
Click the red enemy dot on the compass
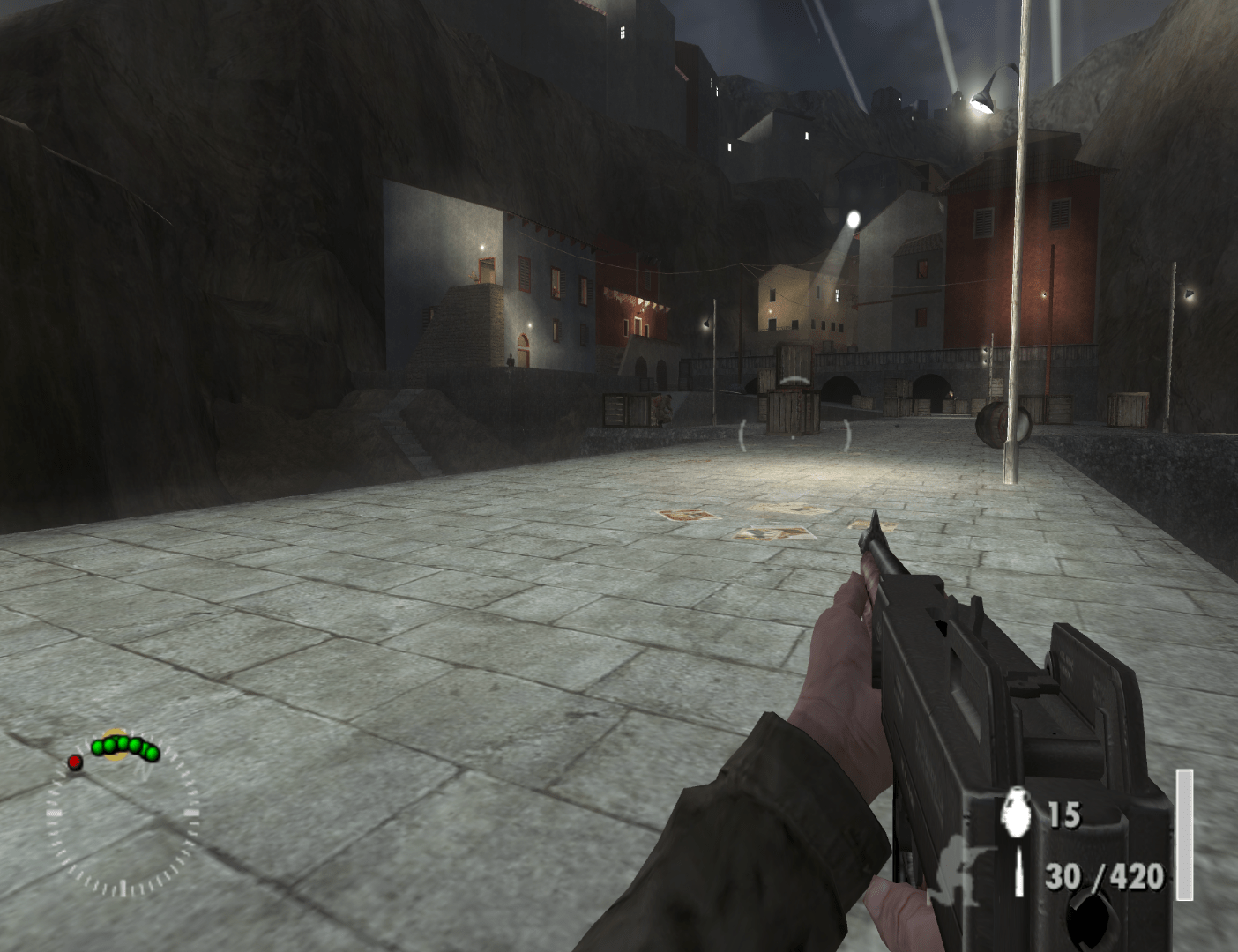tap(76, 763)
